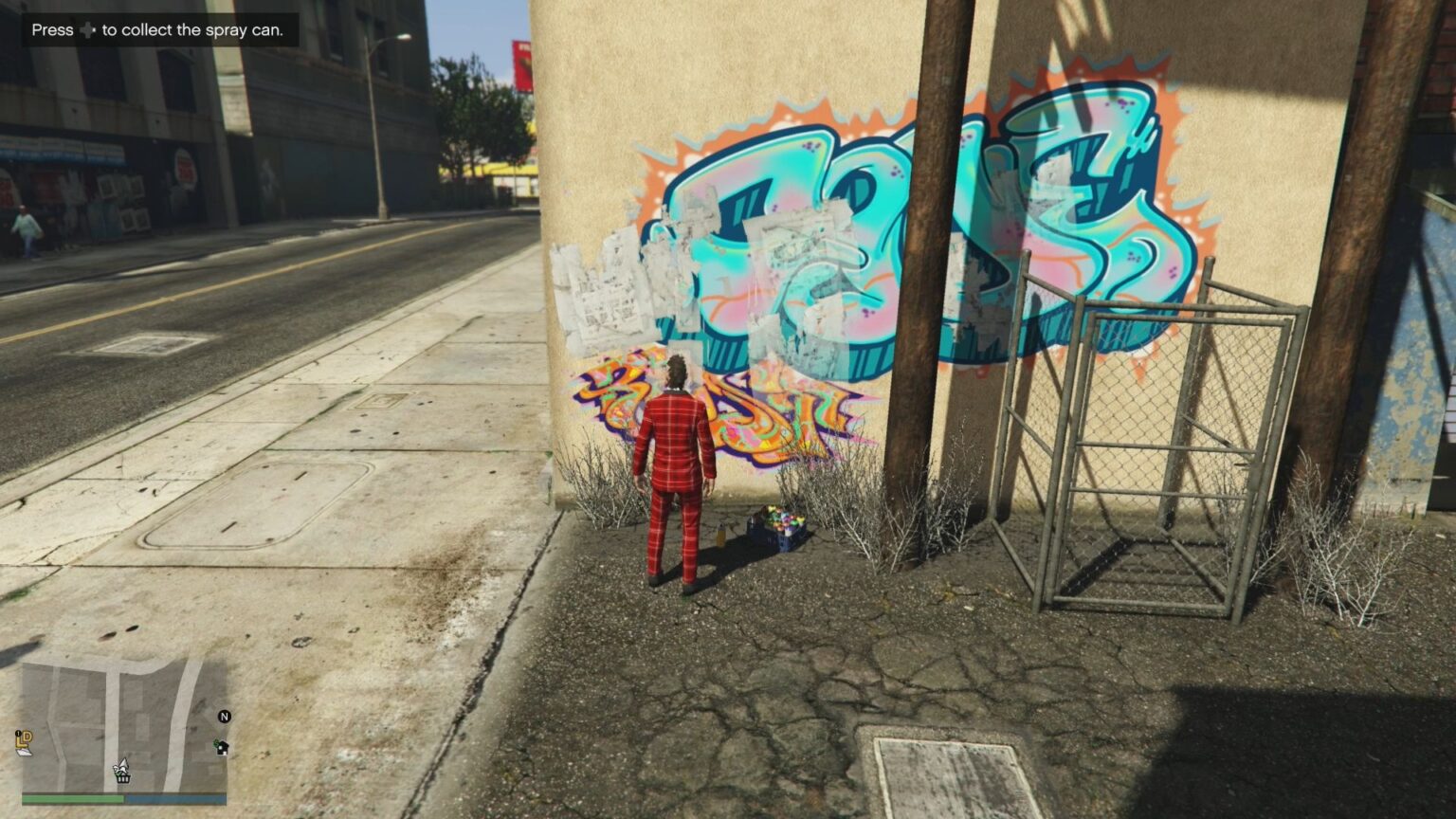Click the North compass indicator on the minimap
1456x819 pixels.
point(224,717)
